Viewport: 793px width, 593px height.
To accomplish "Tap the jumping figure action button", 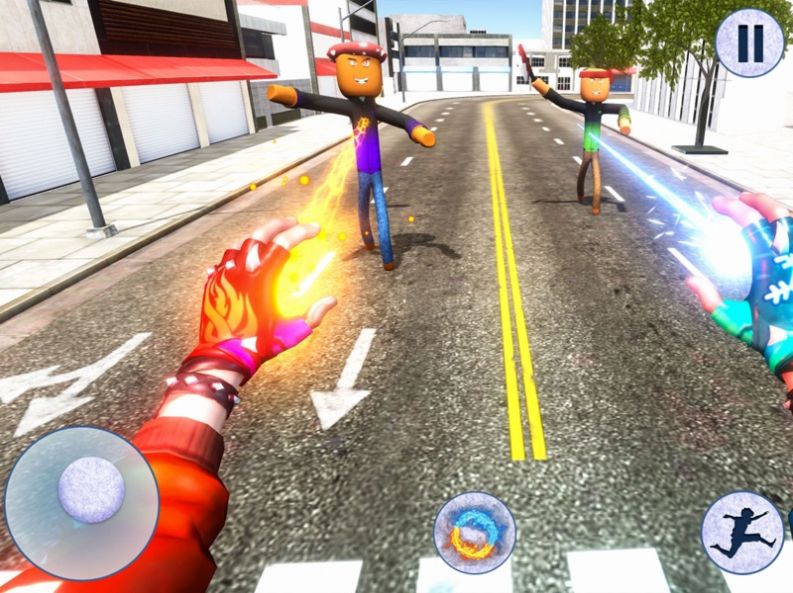I will pyautogui.click(x=742, y=532).
